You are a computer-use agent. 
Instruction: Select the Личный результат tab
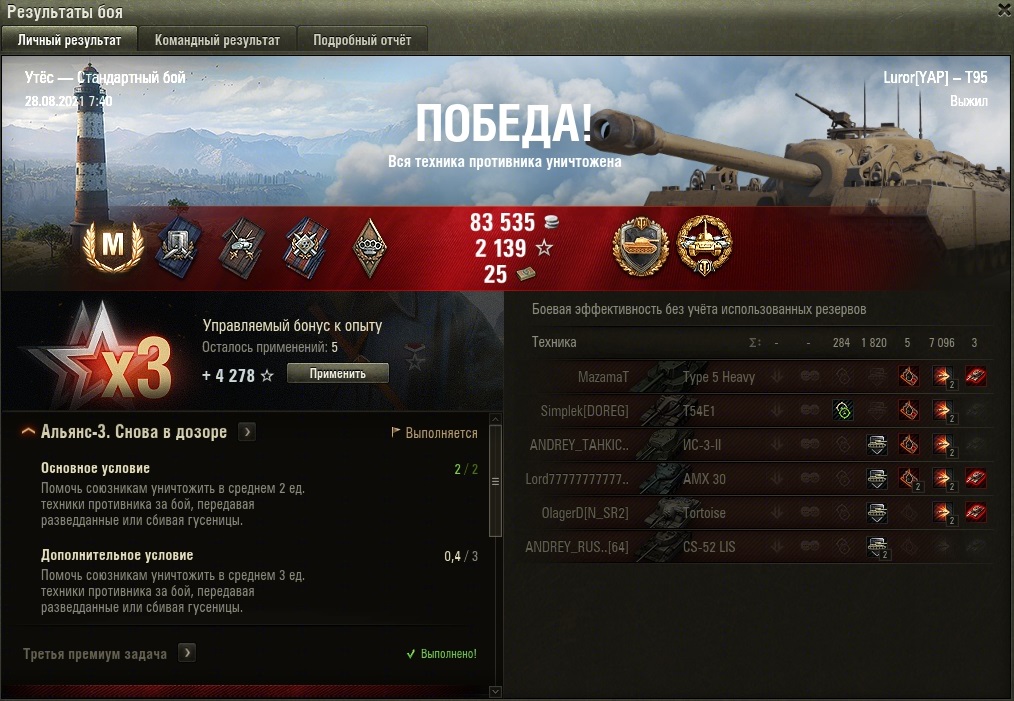click(70, 40)
